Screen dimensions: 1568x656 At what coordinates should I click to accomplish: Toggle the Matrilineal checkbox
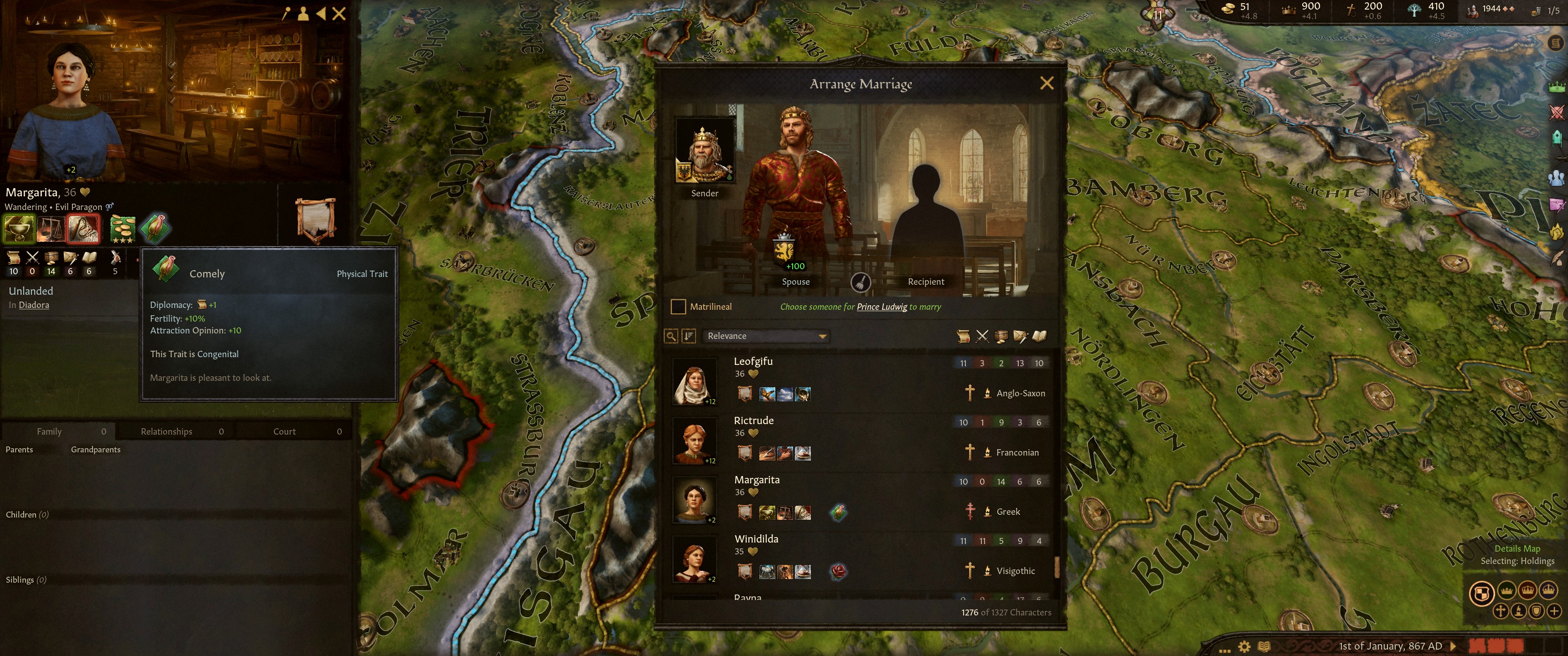[677, 307]
